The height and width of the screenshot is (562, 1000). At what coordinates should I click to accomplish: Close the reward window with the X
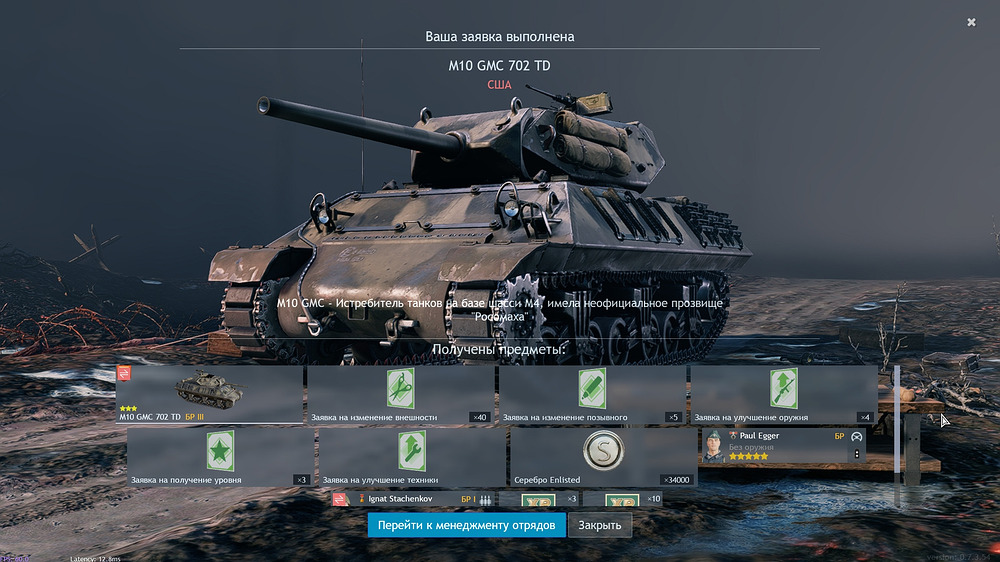pyautogui.click(x=971, y=22)
